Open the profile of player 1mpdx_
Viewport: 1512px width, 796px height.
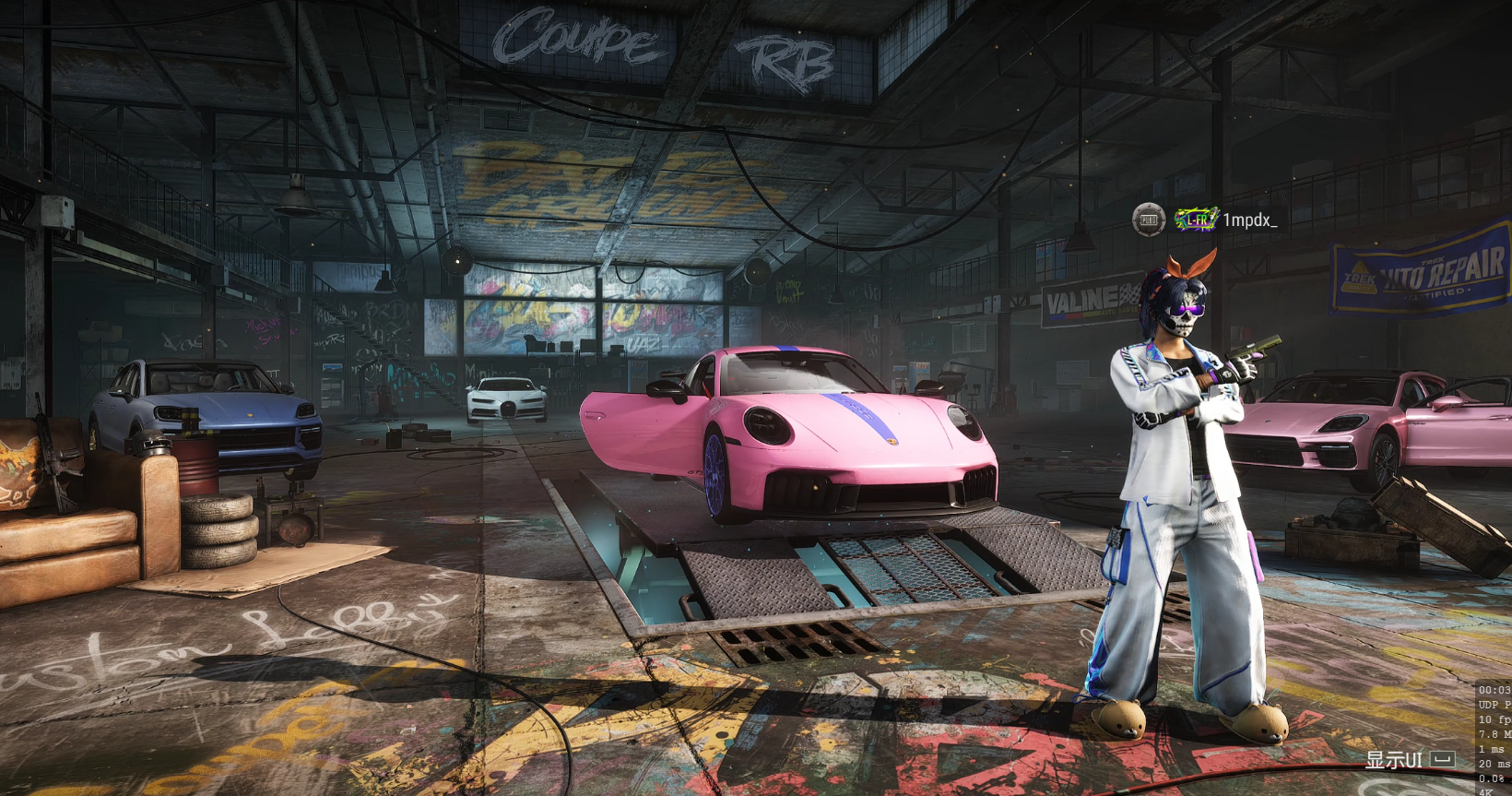[1249, 220]
